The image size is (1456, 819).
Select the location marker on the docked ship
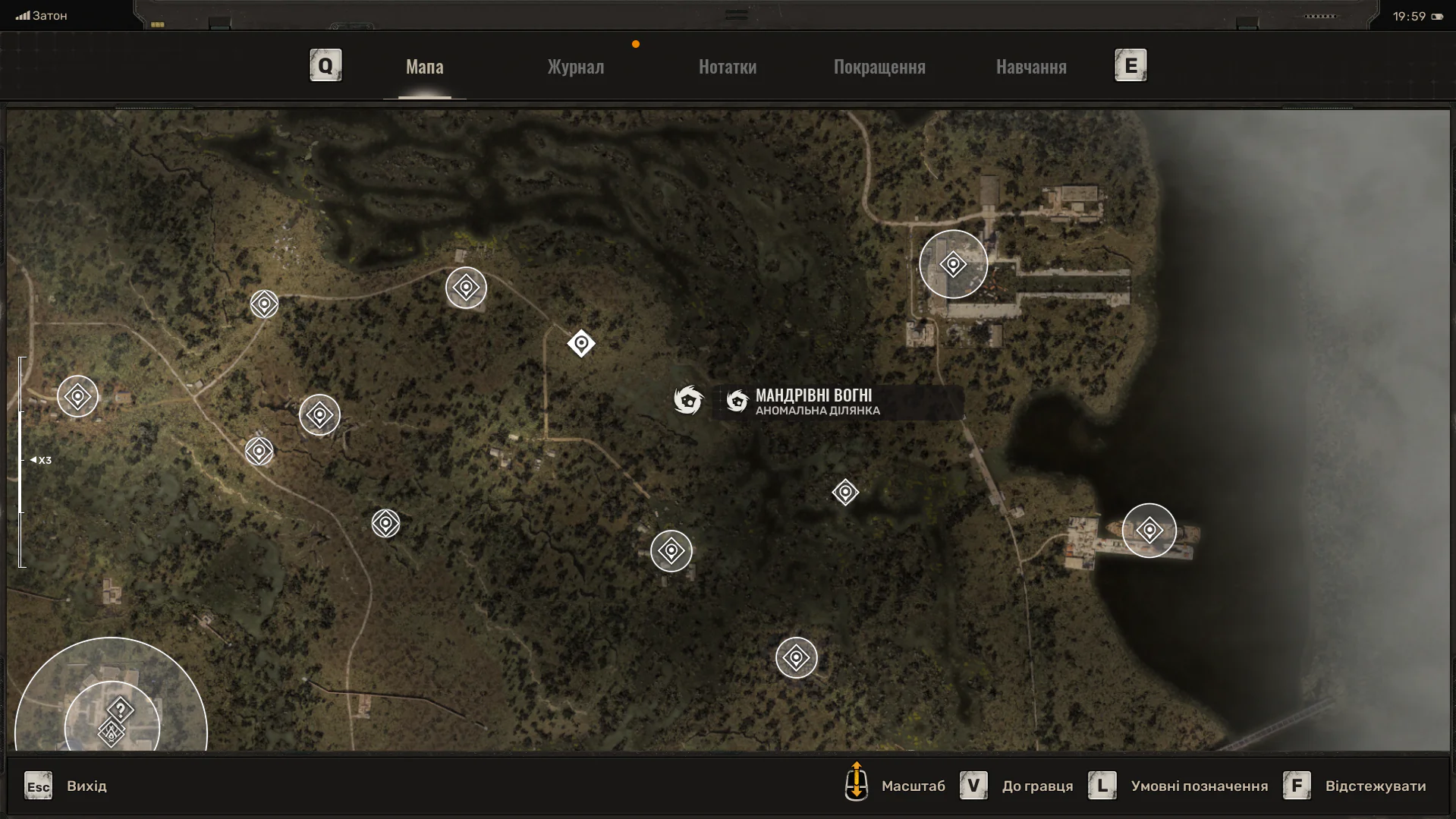point(1149,530)
